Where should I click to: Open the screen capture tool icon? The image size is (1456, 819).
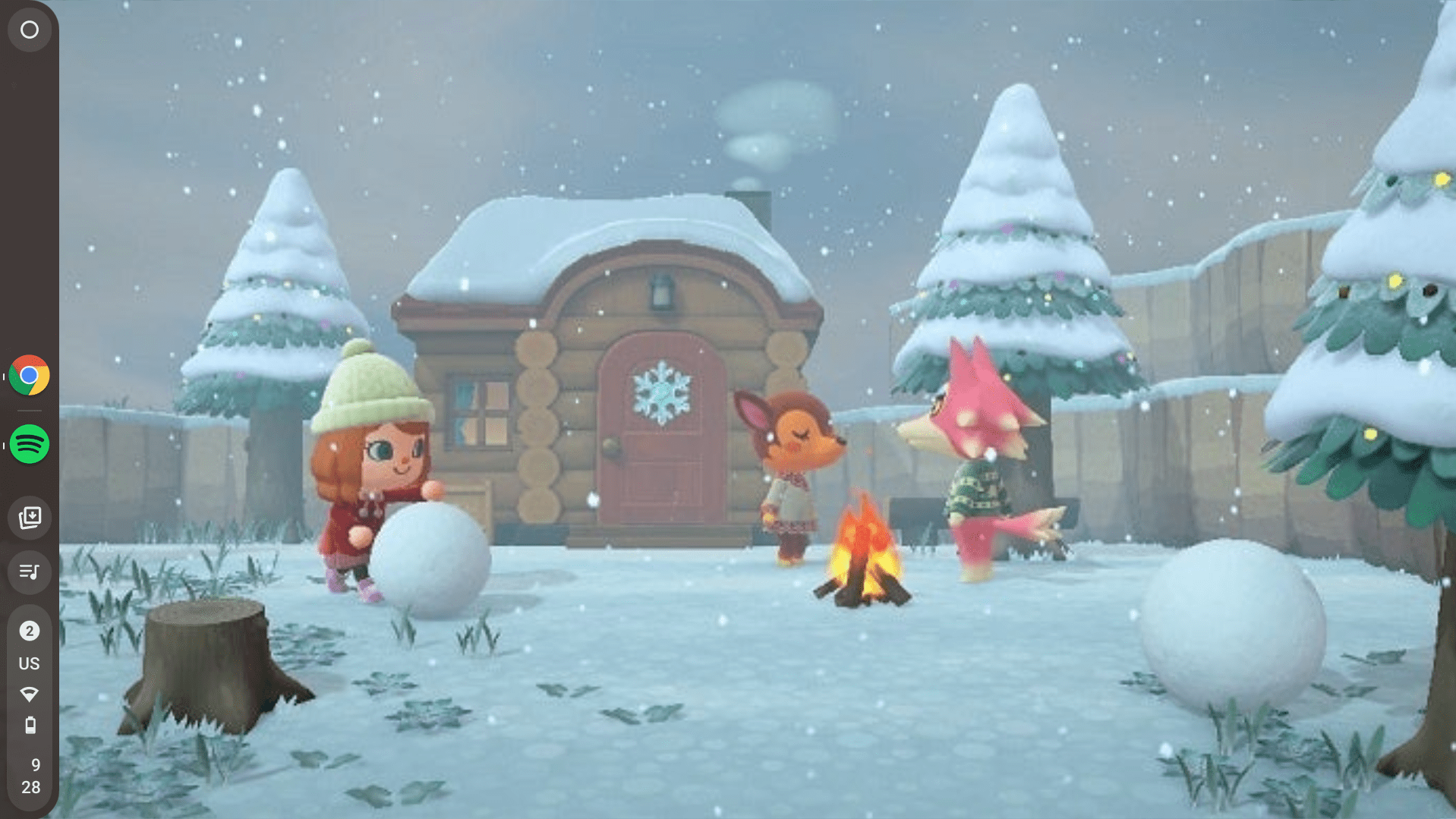click(29, 517)
